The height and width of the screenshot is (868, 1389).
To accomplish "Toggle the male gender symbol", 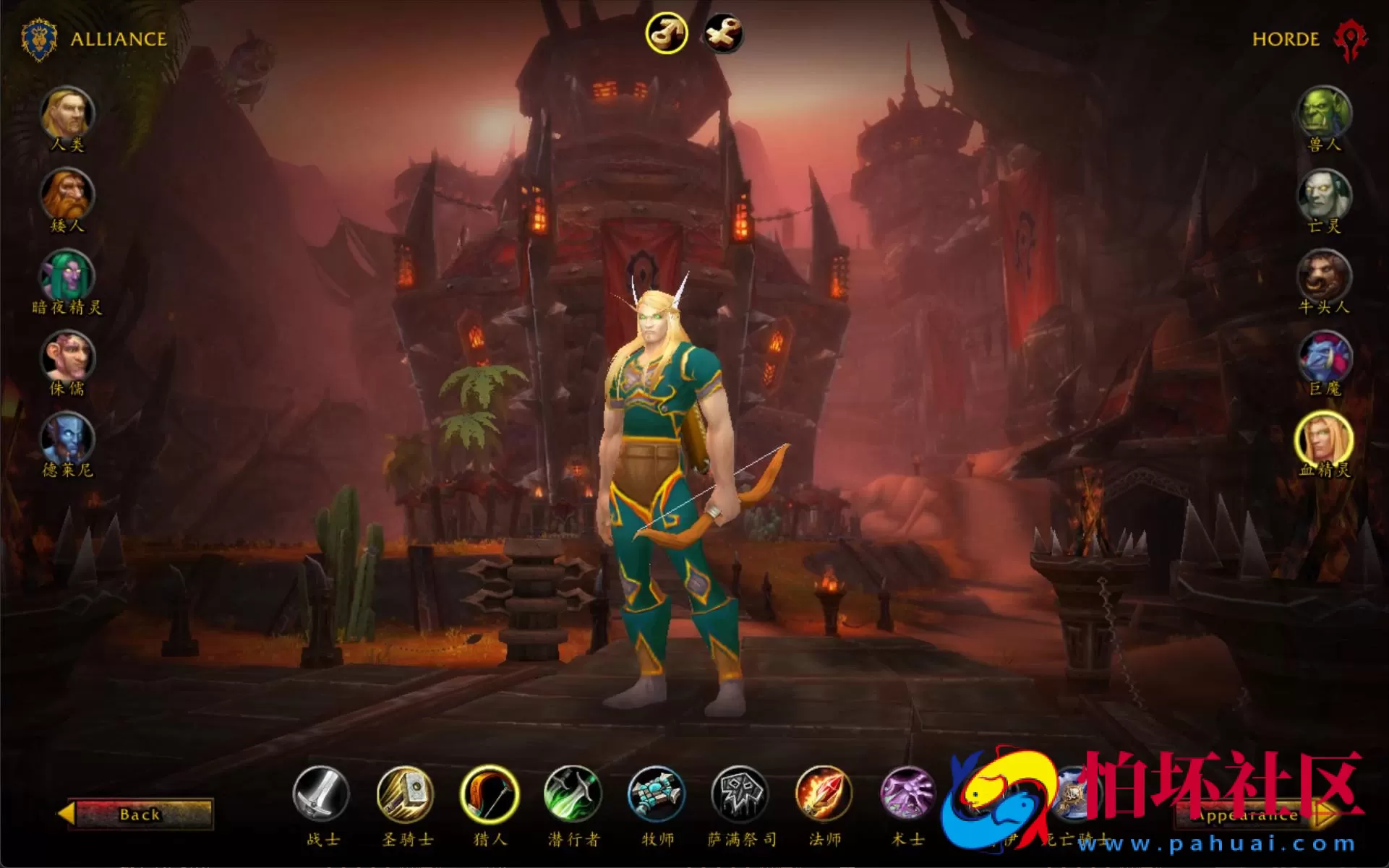I will [x=667, y=31].
